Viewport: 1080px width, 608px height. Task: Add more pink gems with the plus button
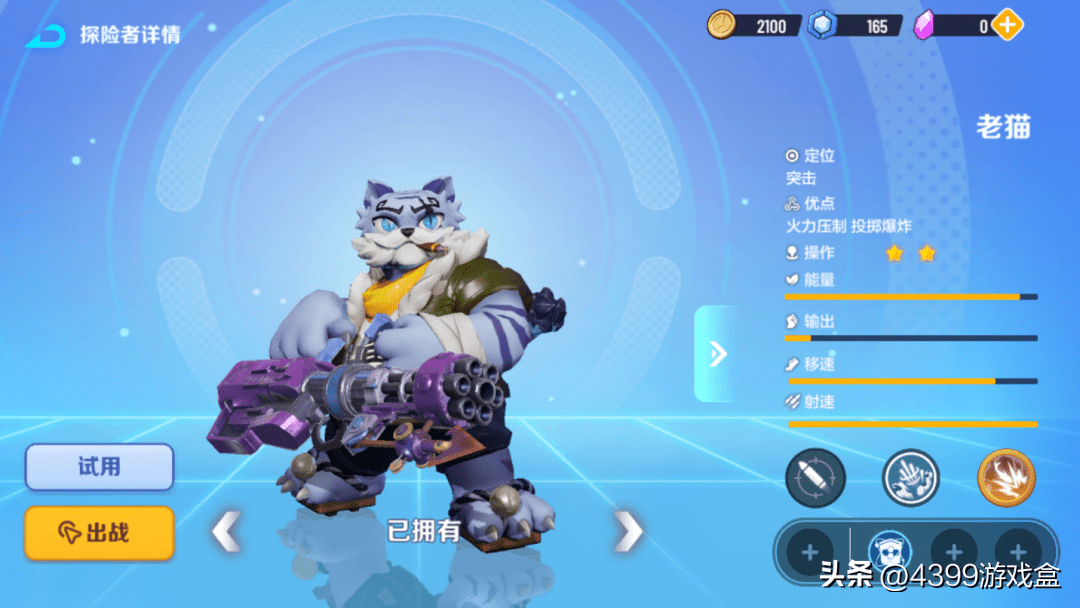click(x=1008, y=25)
